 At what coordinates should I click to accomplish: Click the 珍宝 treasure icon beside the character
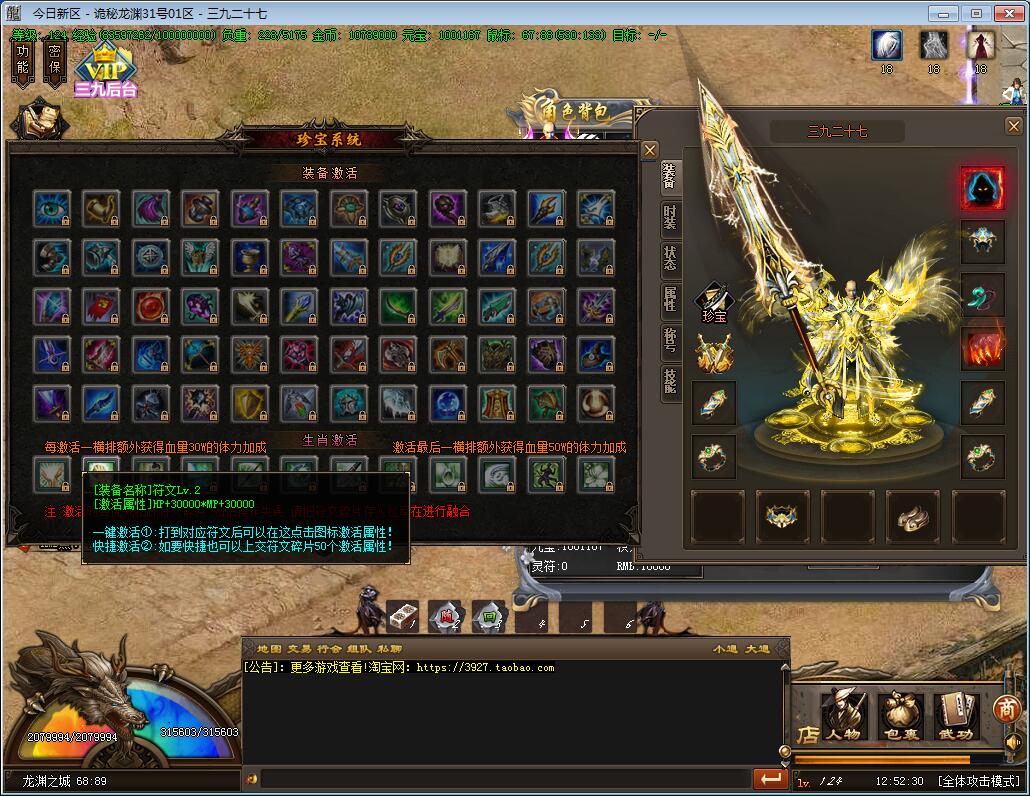(714, 300)
